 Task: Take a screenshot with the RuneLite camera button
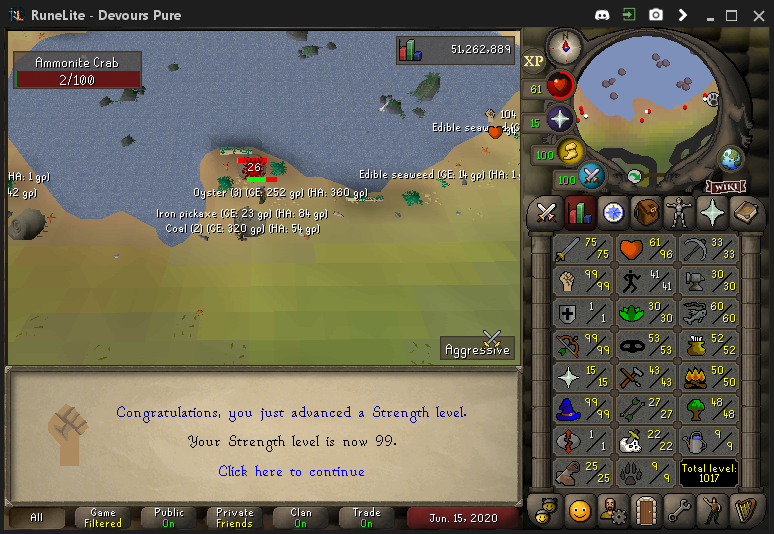656,15
